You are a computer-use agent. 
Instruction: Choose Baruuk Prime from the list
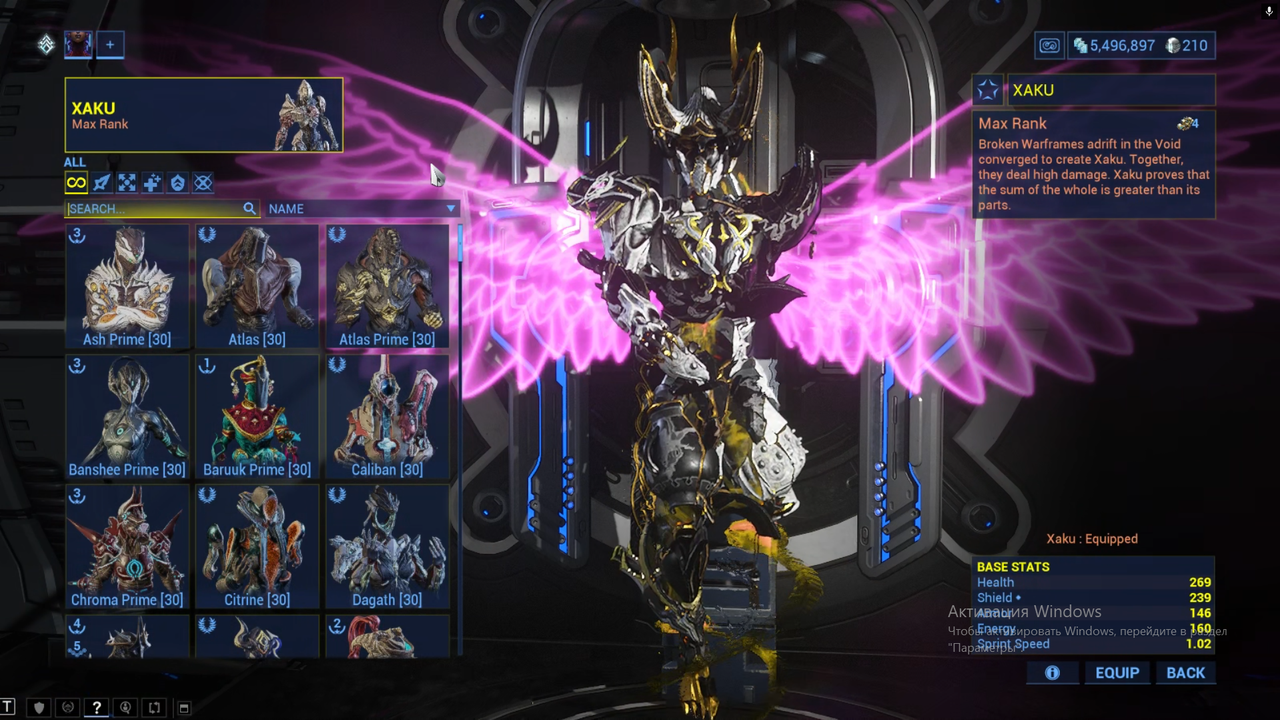coord(257,416)
